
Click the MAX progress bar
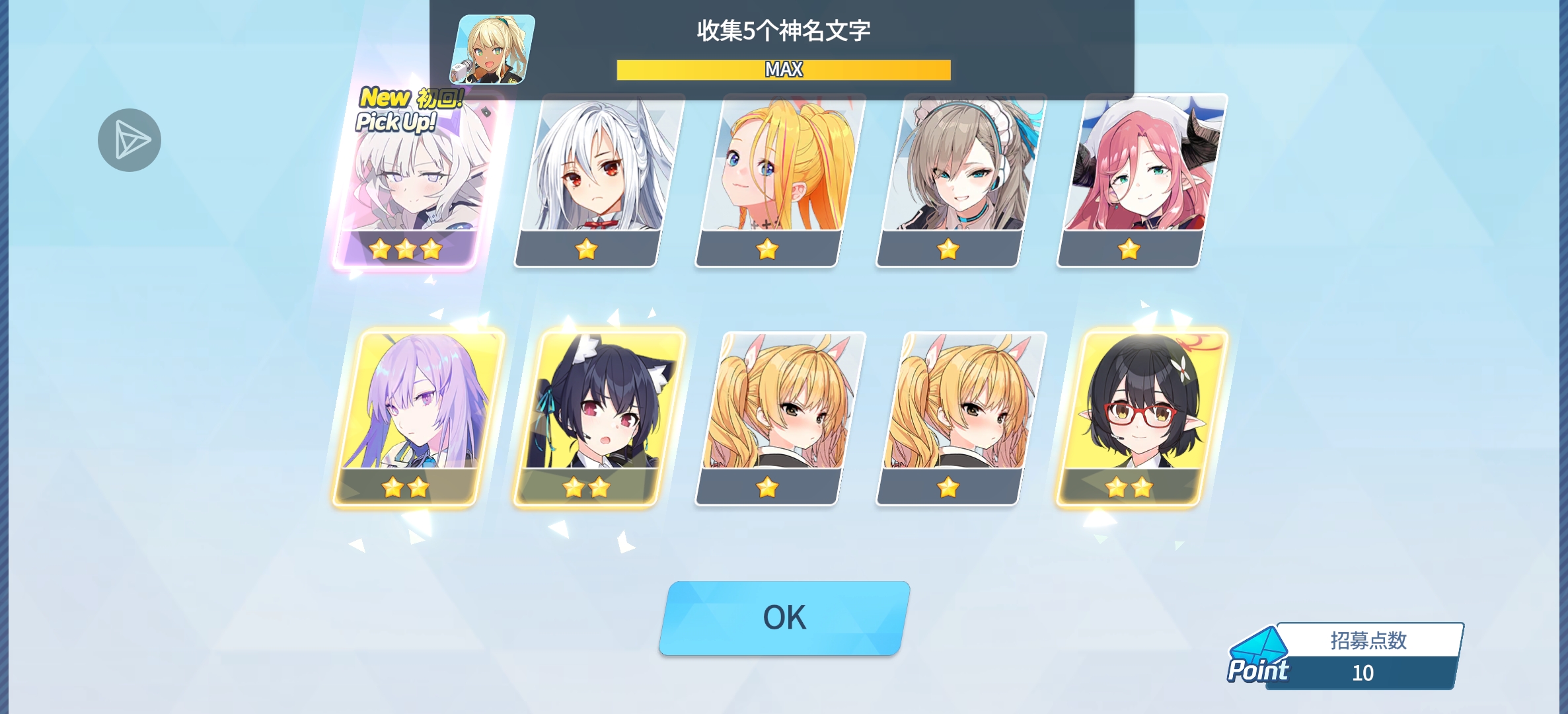click(783, 69)
